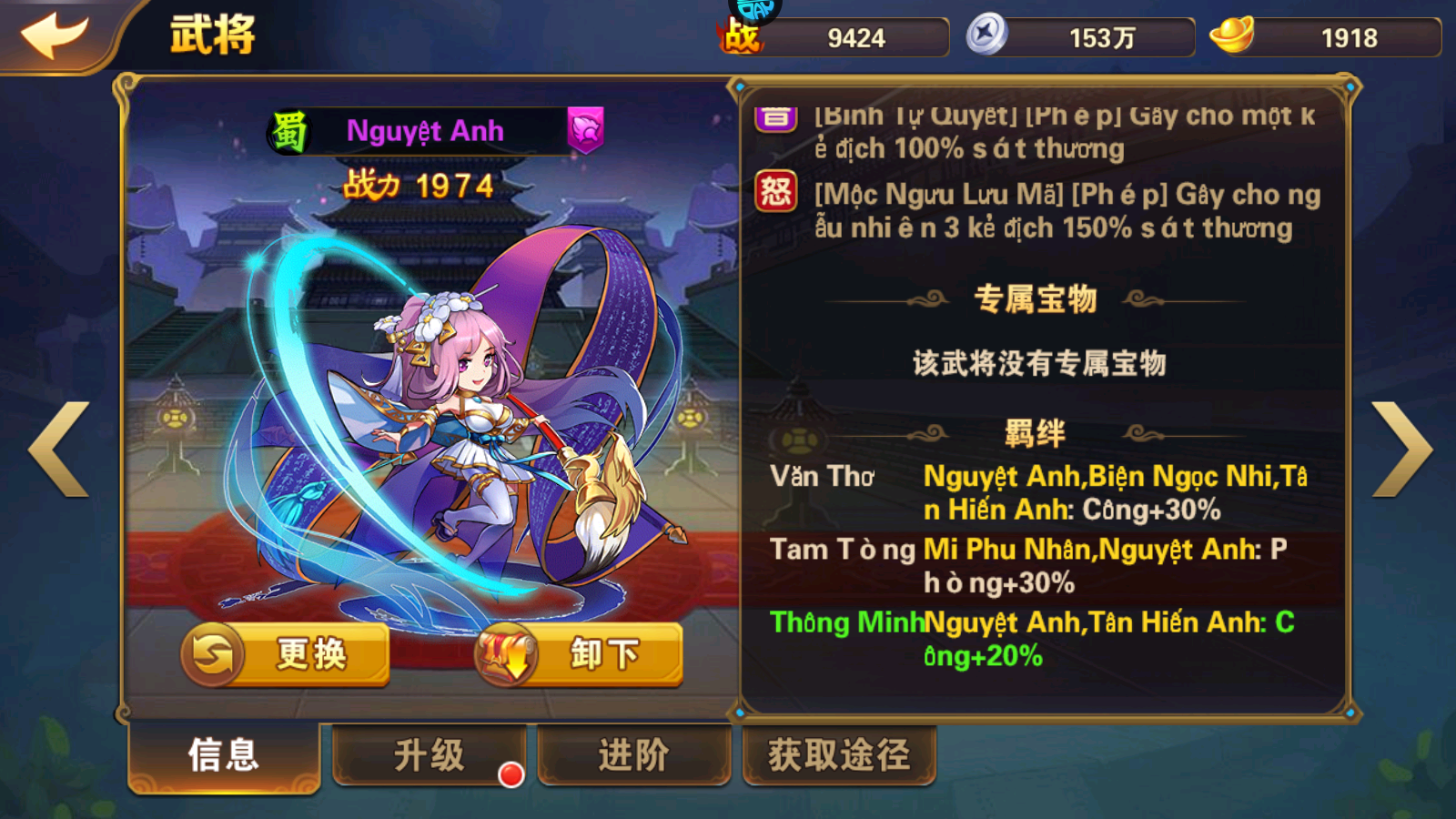Open the 进阶 advancement tab
The image size is (1456, 819).
tap(634, 755)
